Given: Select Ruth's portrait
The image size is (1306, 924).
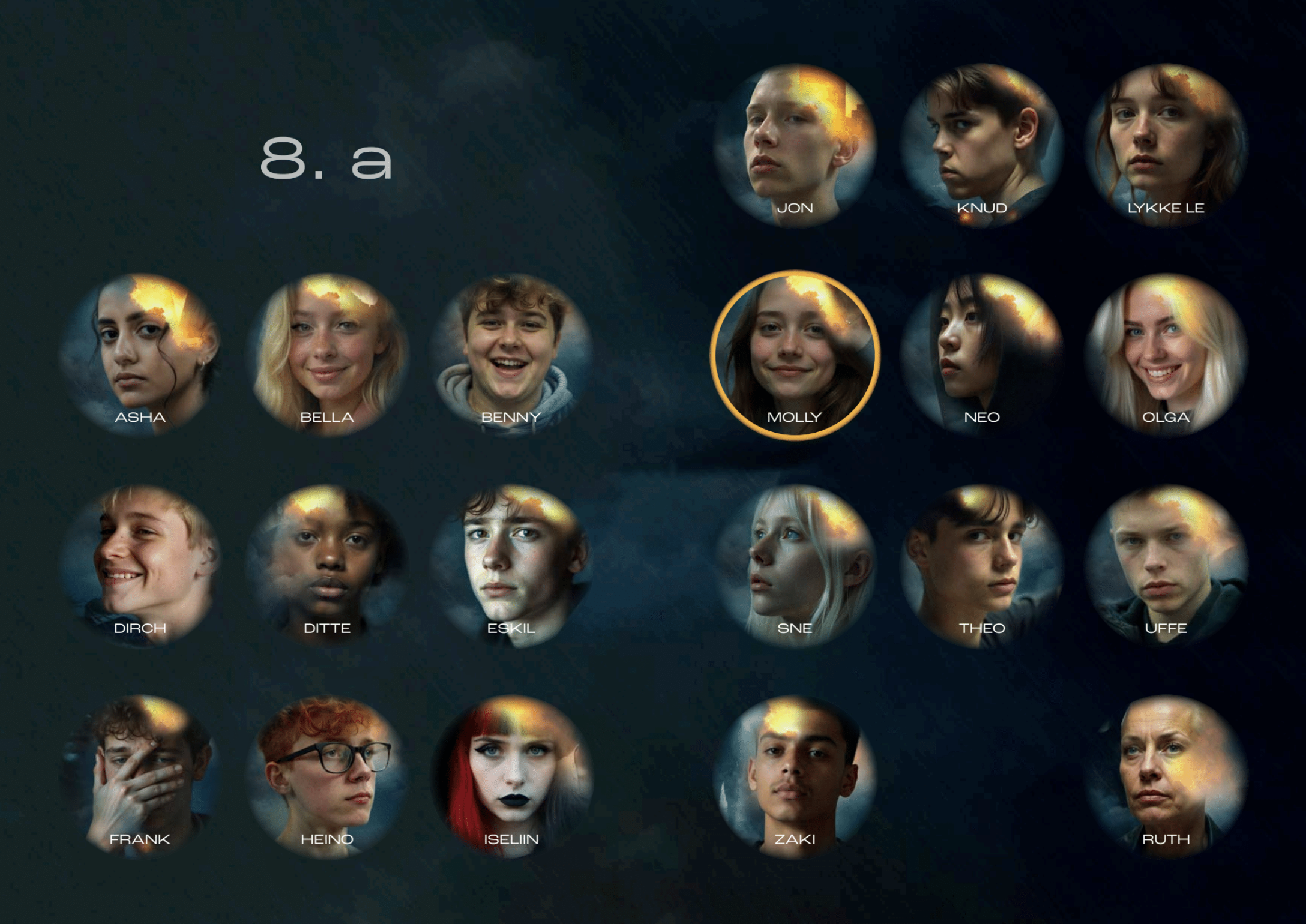Looking at the screenshot, I should [x=1166, y=776].
